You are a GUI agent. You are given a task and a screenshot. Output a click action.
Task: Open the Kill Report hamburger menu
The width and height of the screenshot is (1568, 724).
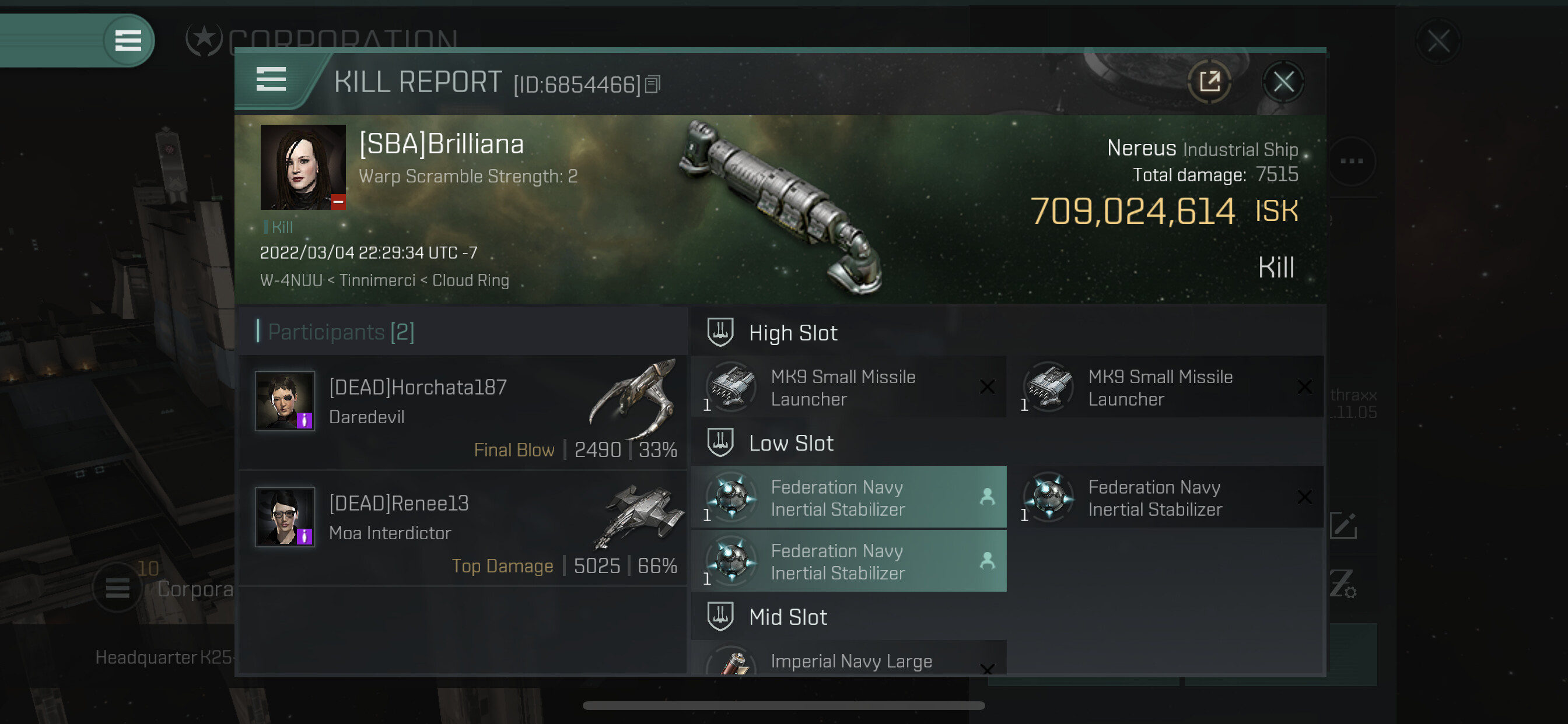(271, 80)
